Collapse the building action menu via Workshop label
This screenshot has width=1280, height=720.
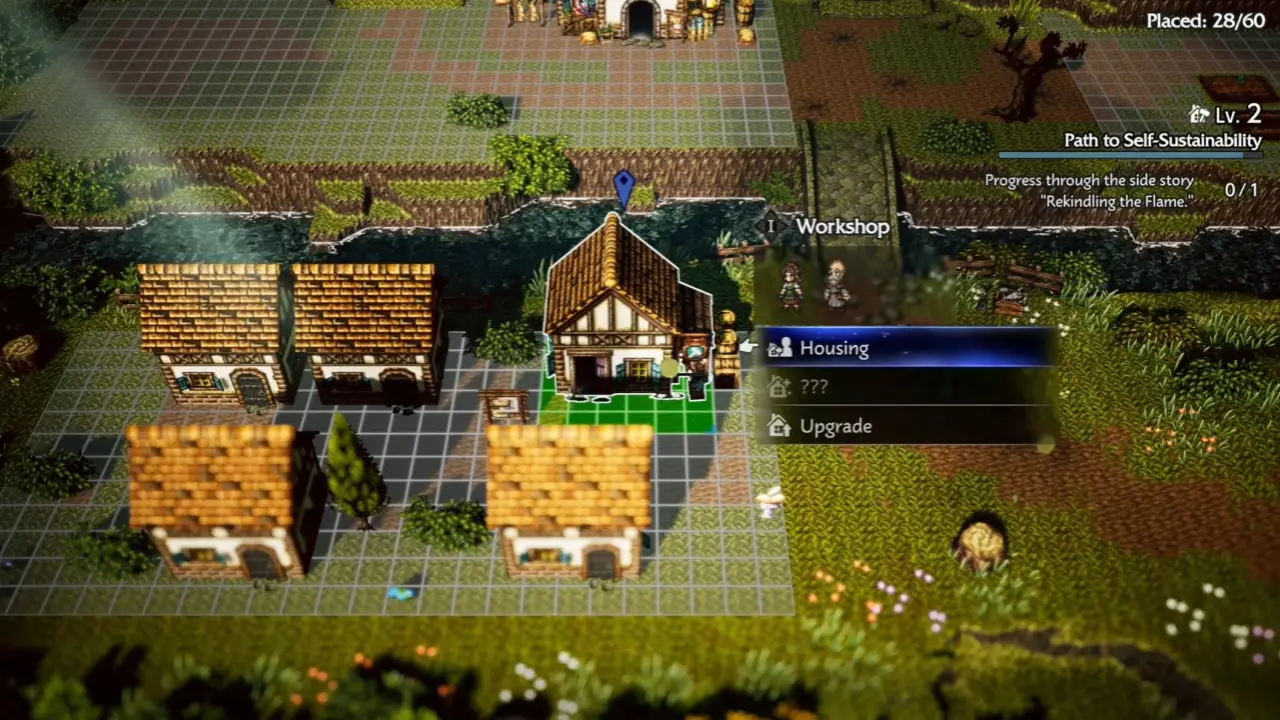843,227
